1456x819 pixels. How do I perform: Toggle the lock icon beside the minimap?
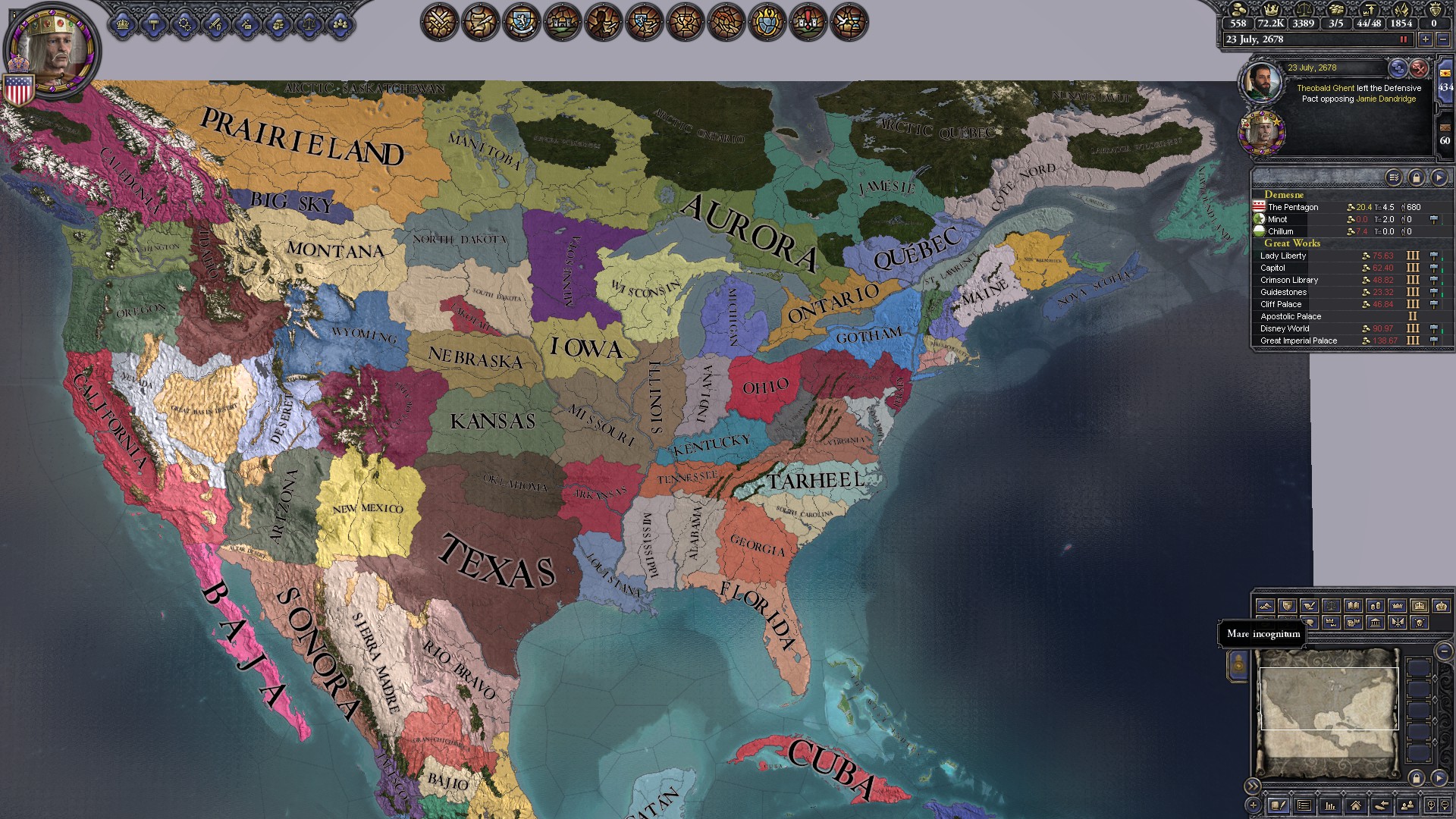[x=1417, y=779]
